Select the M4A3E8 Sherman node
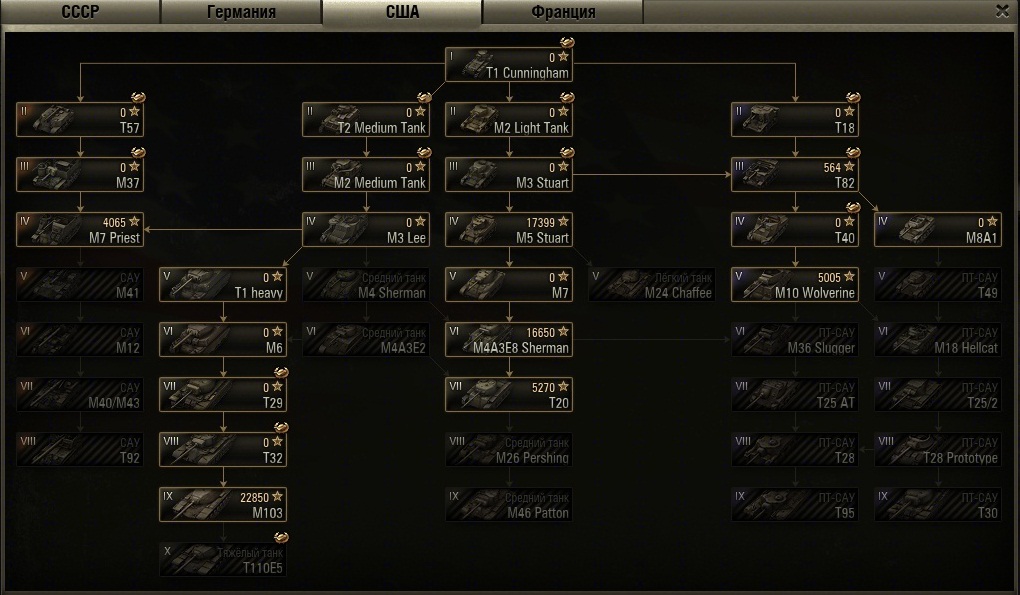This screenshot has width=1020, height=595. pyautogui.click(x=509, y=340)
